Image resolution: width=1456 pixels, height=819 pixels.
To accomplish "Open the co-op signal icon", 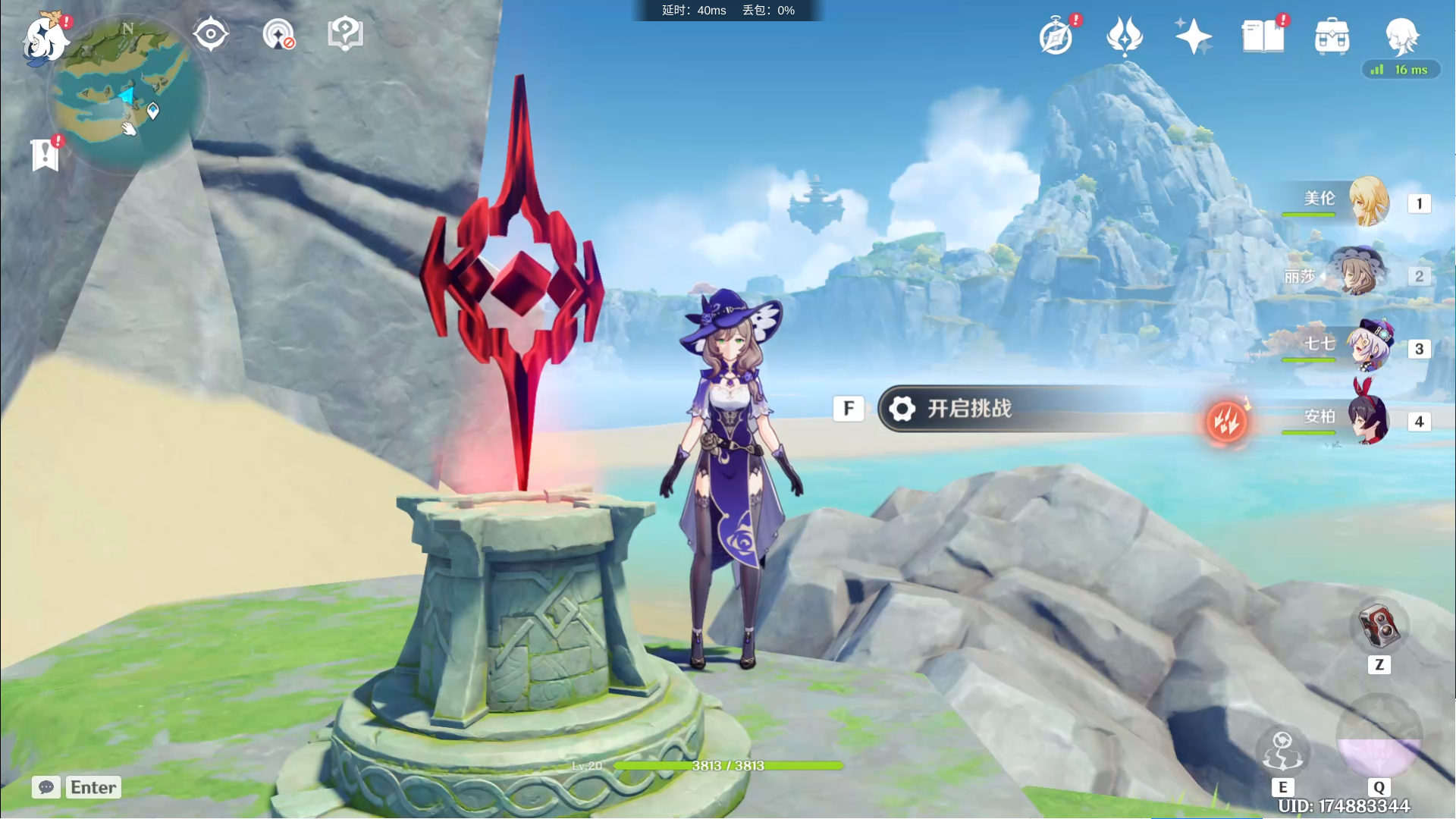I will (x=278, y=35).
